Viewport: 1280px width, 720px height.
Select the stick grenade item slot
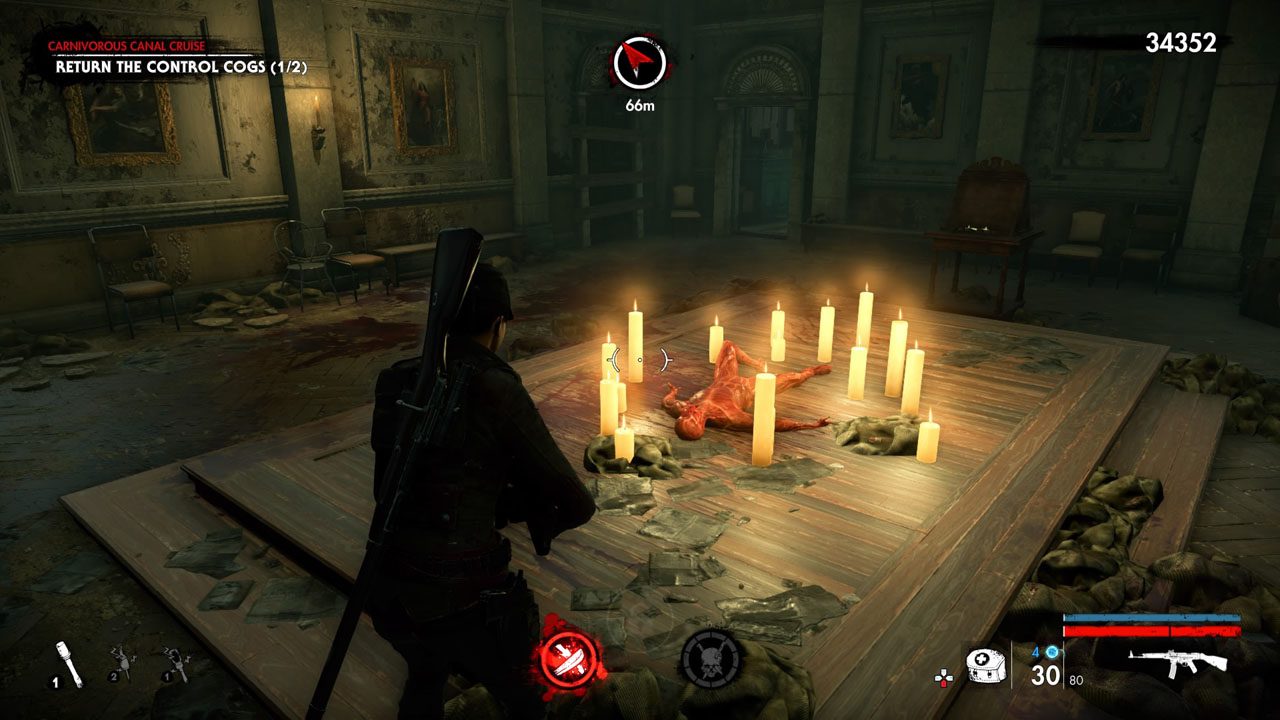(67, 662)
